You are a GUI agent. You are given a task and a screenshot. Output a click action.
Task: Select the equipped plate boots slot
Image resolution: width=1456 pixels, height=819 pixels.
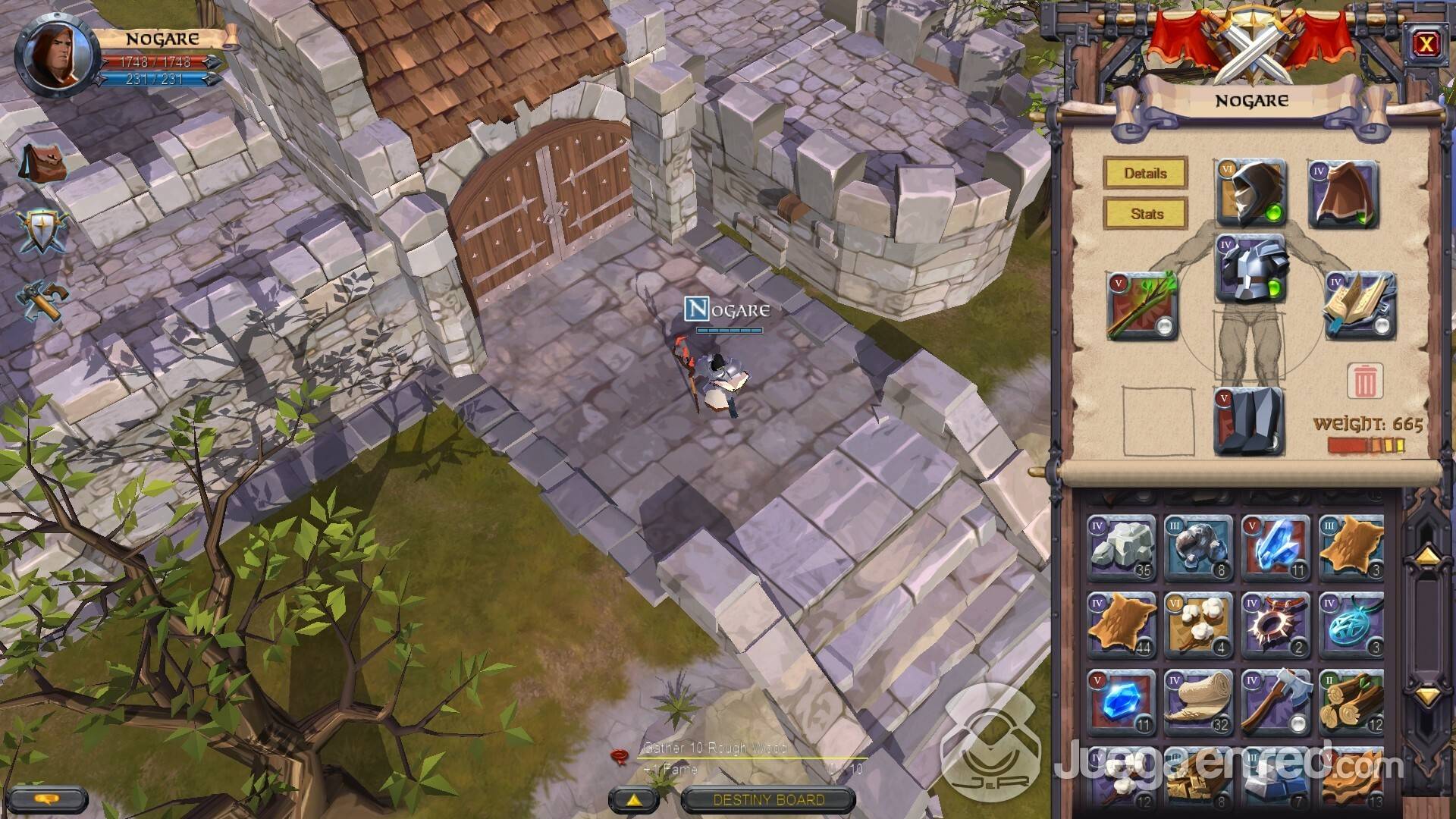1249,421
